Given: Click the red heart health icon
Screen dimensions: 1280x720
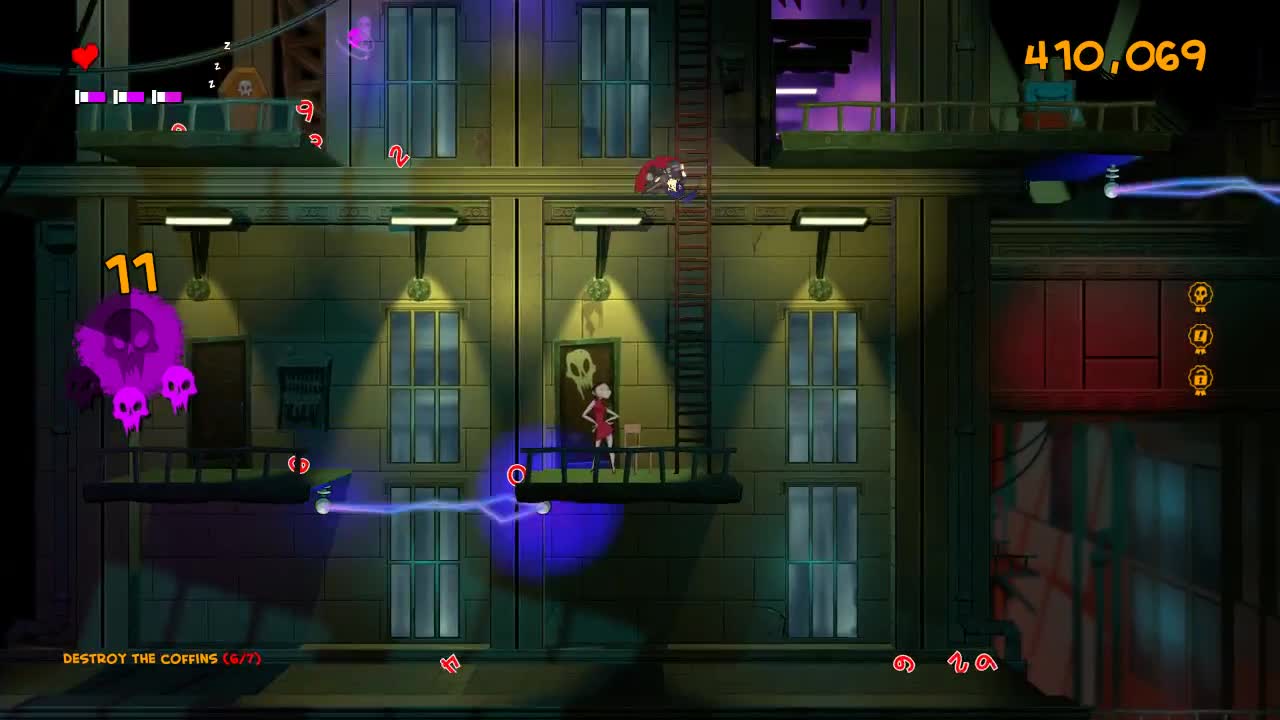Looking at the screenshot, I should click(85, 58).
